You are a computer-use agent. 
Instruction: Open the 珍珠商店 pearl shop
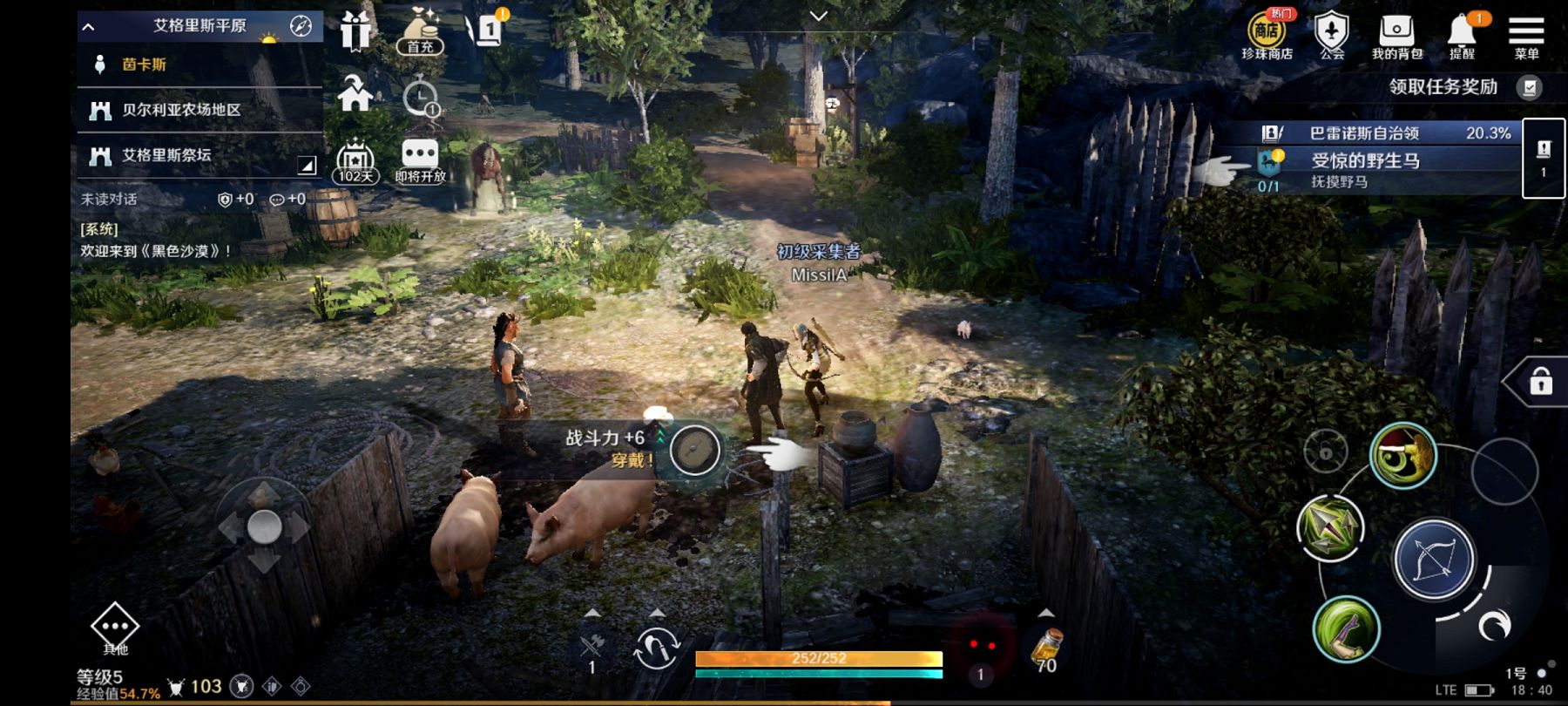(x=1266, y=35)
